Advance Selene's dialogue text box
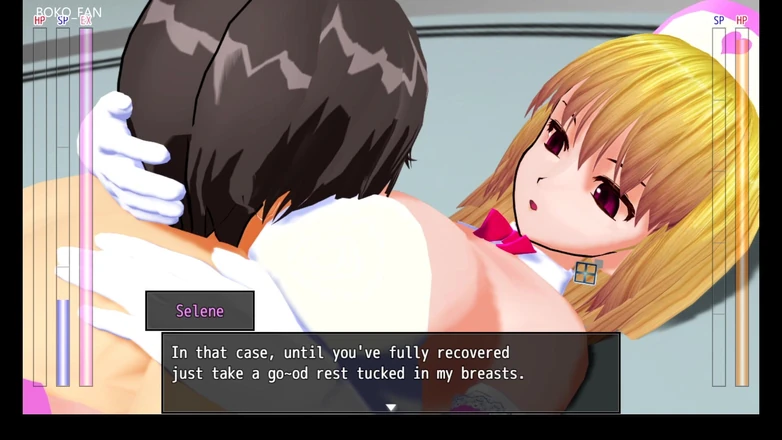This screenshot has height=440, width=782. pyautogui.click(x=391, y=370)
